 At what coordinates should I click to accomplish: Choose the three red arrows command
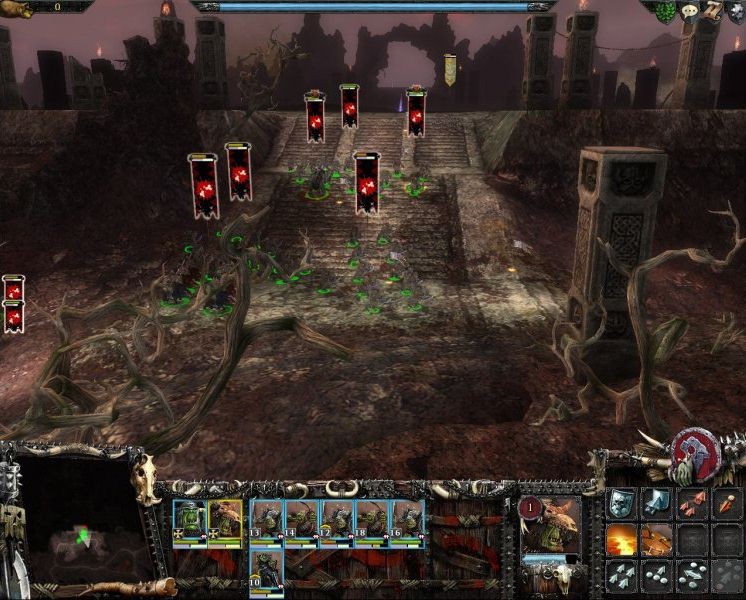692,503
